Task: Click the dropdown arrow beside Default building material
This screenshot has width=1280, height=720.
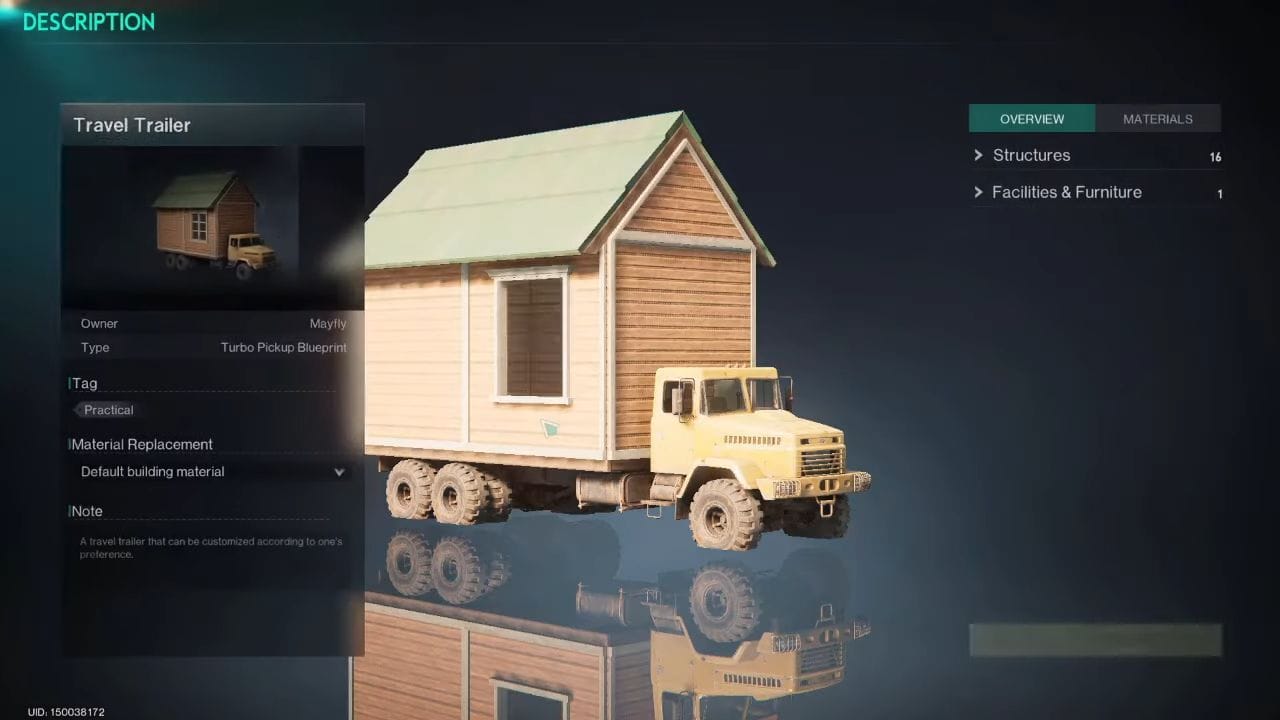Action: point(339,471)
